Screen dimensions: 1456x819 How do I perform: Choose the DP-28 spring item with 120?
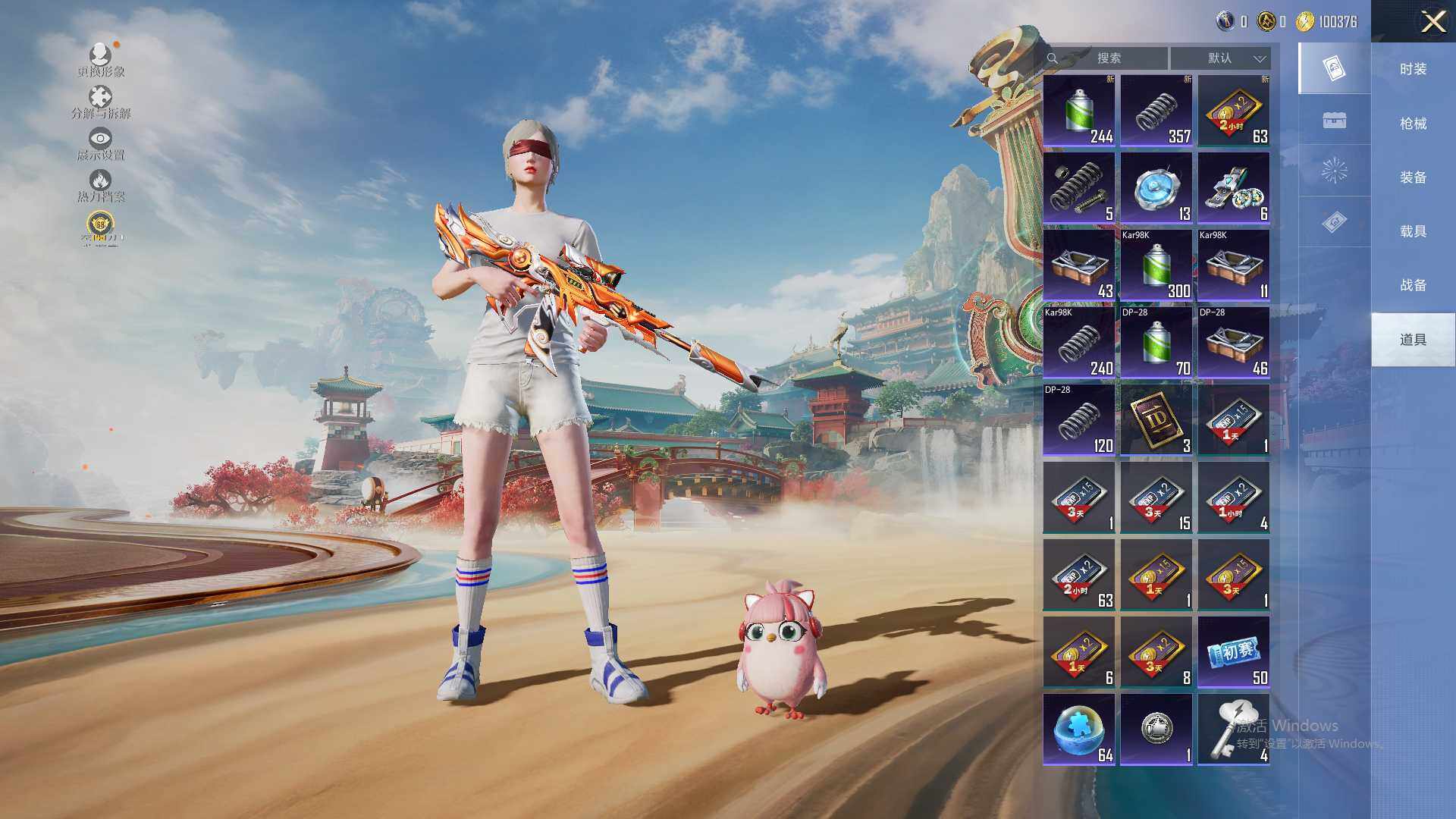[1078, 420]
